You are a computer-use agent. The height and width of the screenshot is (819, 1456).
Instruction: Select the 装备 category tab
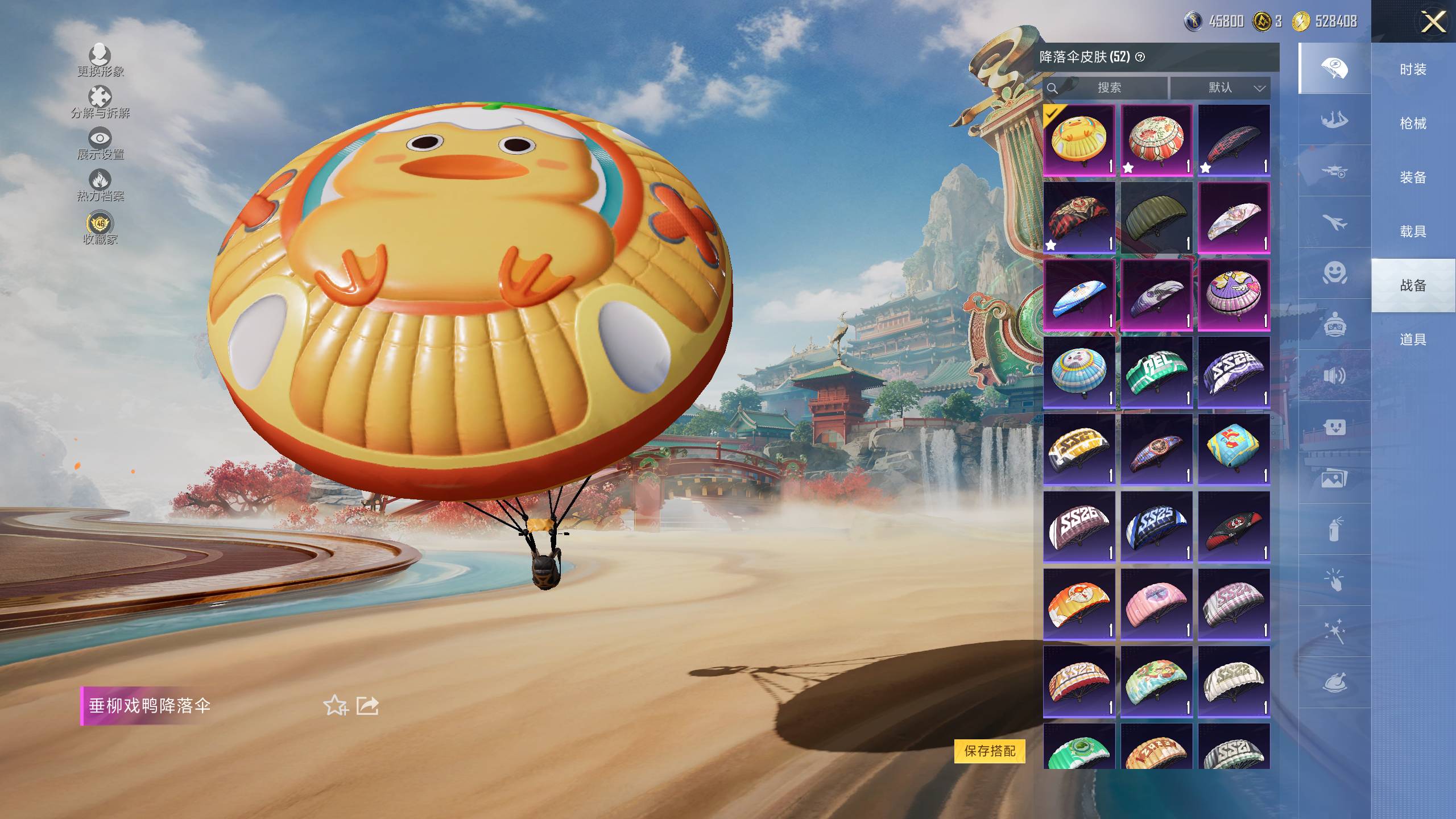coord(1413,177)
